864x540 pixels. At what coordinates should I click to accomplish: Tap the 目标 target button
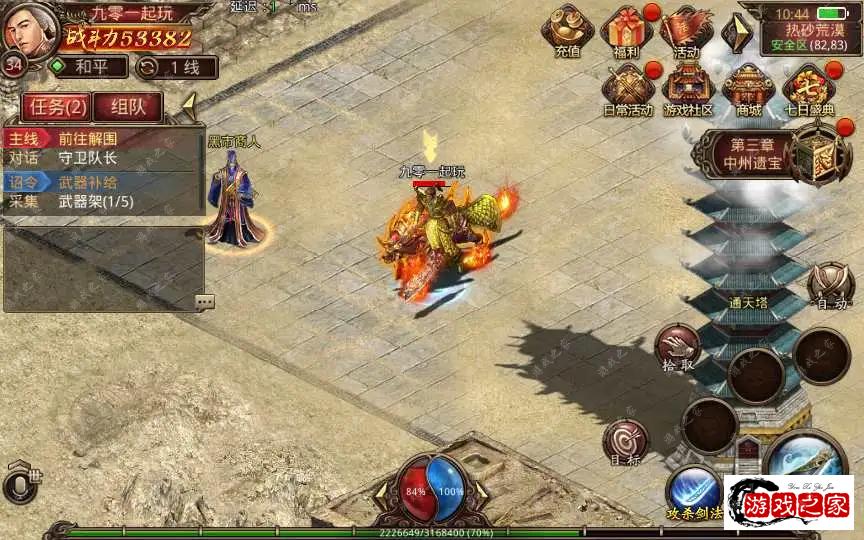(626, 441)
